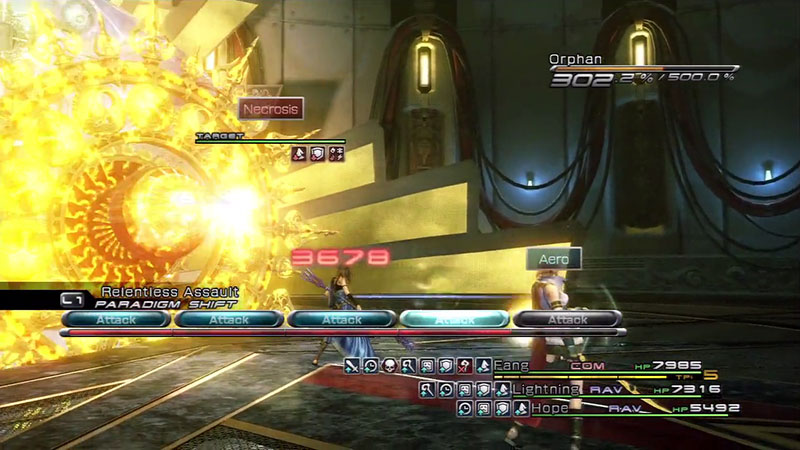Image resolution: width=800 pixels, height=450 pixels.
Task: Select the brightly highlighted Attack command slot
Action: [x=454, y=320]
